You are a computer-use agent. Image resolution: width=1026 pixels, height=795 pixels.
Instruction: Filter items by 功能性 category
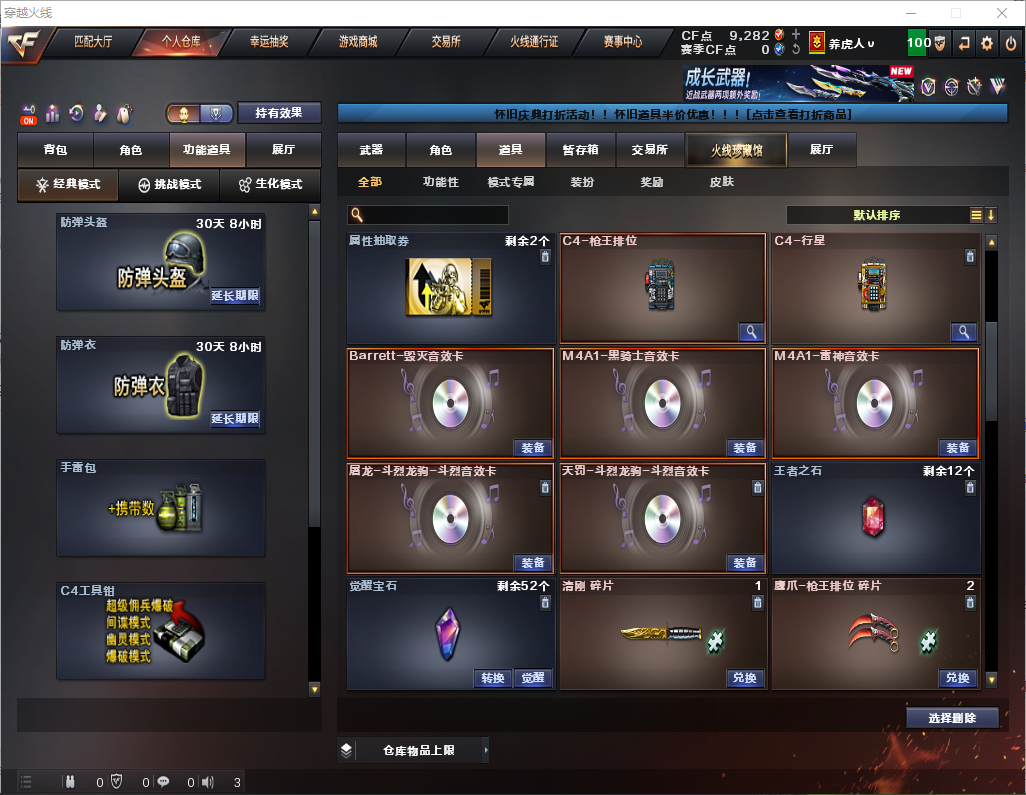pyautogui.click(x=440, y=182)
